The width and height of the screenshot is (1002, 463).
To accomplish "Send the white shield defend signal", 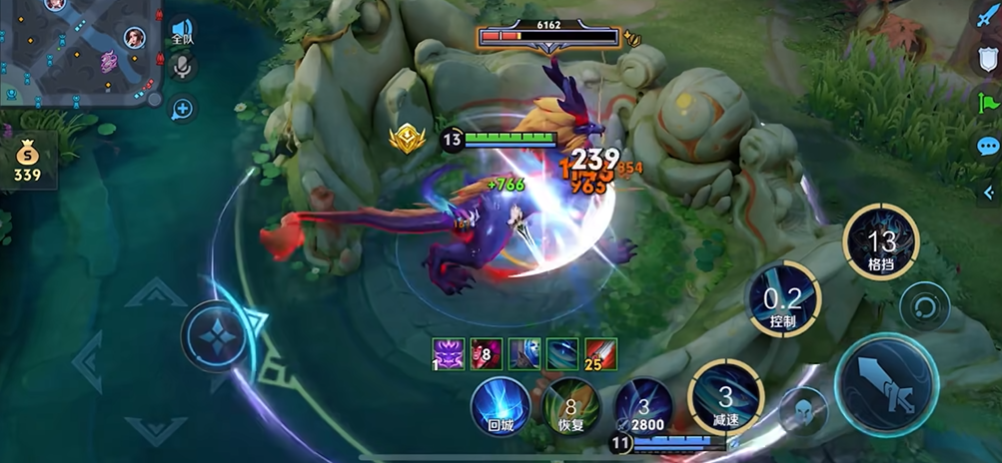I will click(x=988, y=59).
